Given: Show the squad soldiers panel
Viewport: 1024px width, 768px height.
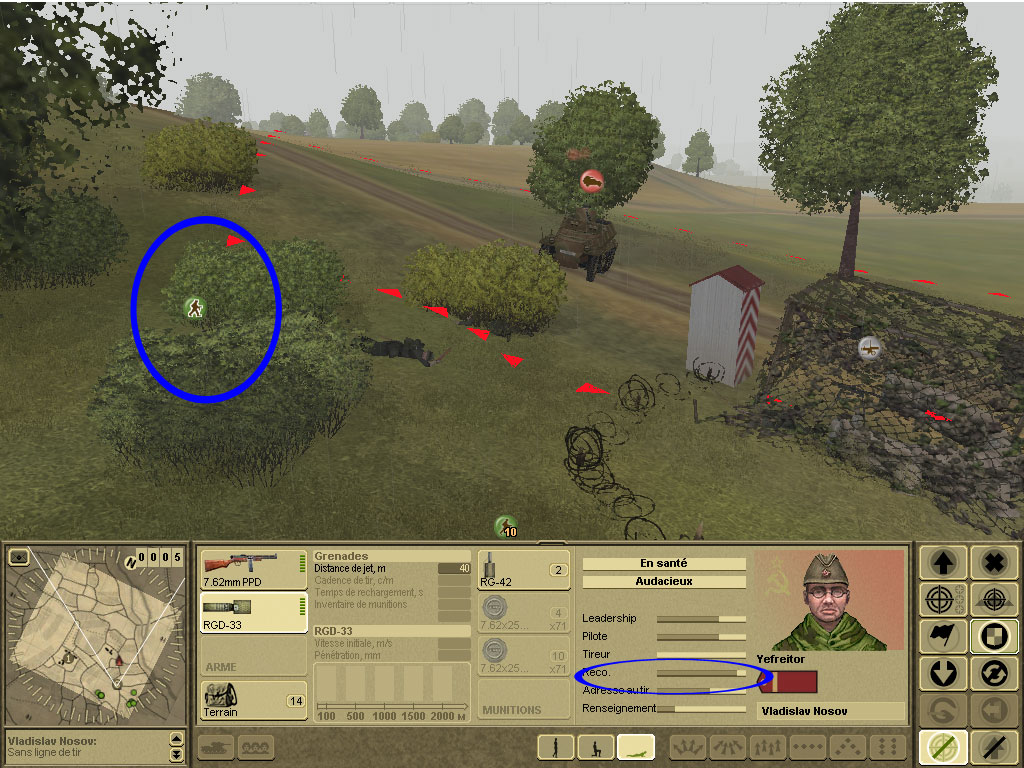Looking at the screenshot, I should pos(256,746).
